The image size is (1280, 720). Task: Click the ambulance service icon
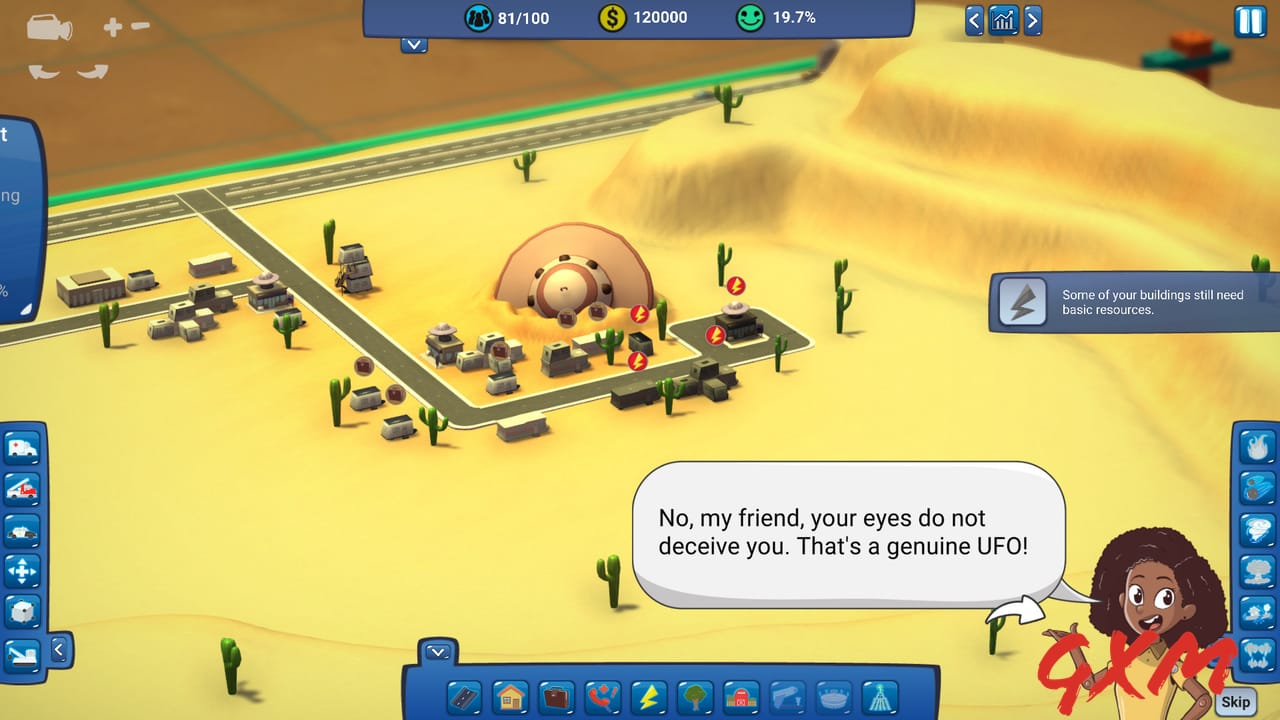point(22,448)
